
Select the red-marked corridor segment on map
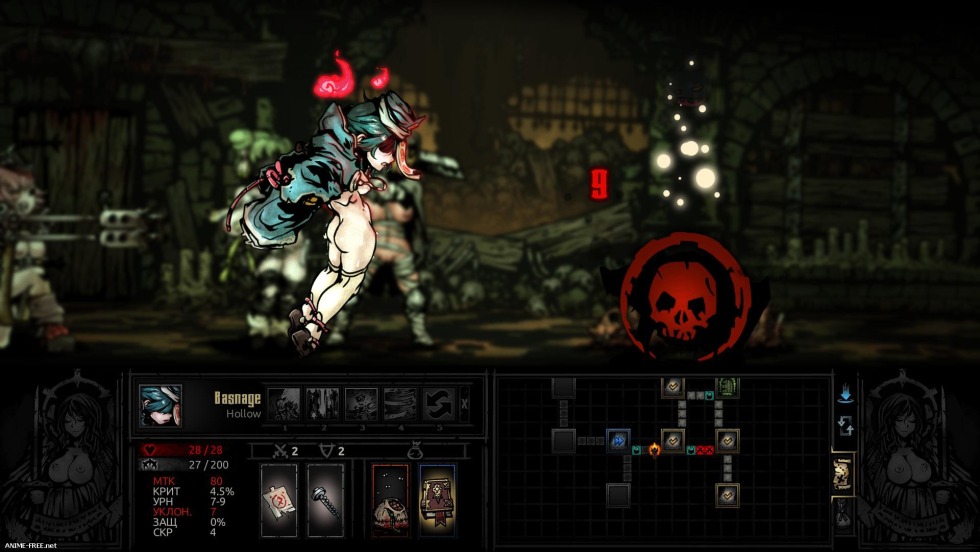(703, 451)
